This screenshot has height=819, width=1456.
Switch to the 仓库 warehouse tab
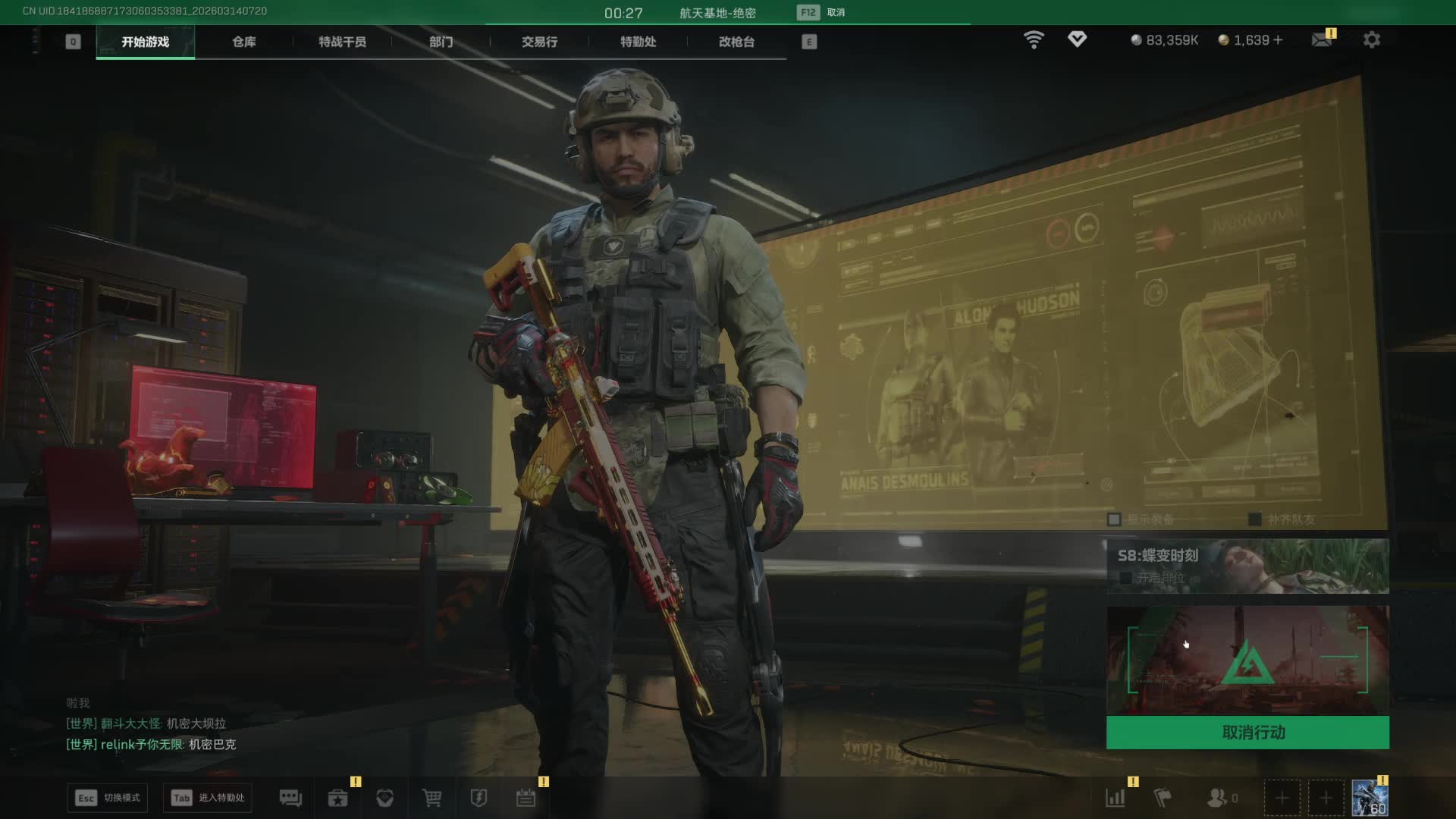point(243,42)
